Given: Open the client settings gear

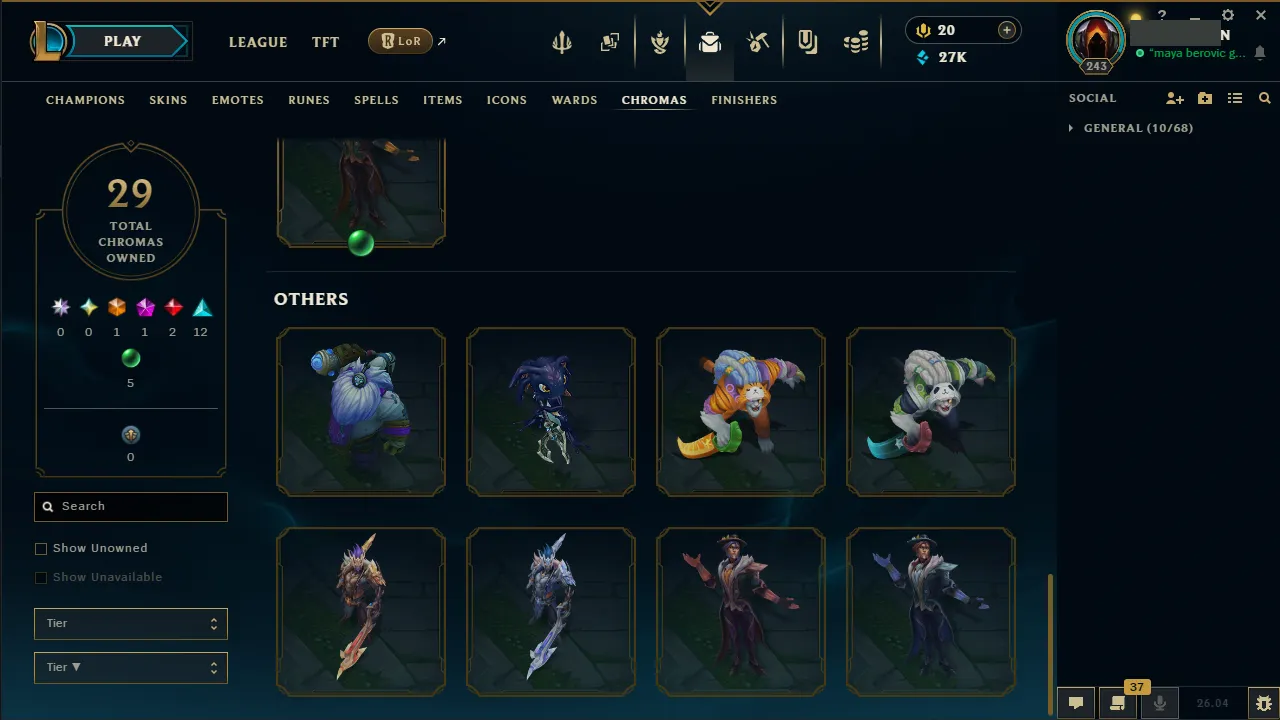Looking at the screenshot, I should coord(1228,15).
